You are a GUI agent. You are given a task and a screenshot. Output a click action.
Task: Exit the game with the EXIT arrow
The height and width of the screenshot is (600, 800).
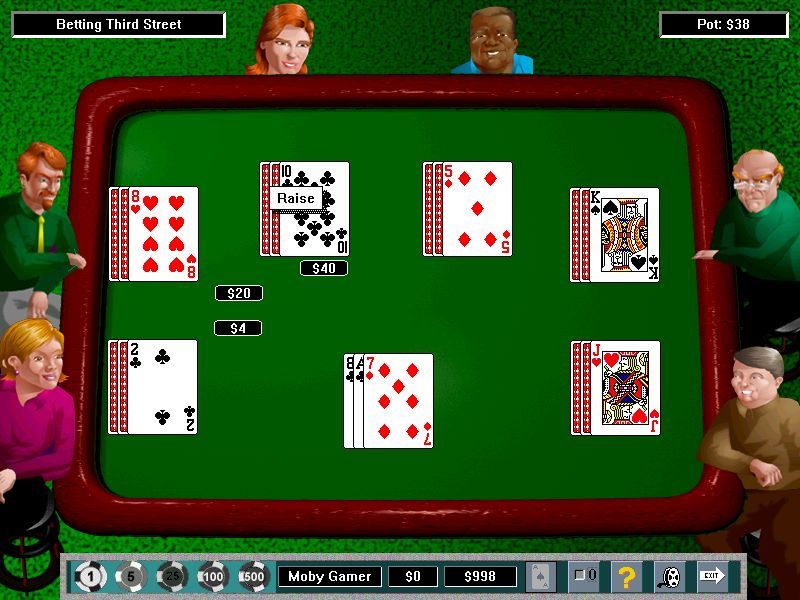pyautogui.click(x=712, y=575)
